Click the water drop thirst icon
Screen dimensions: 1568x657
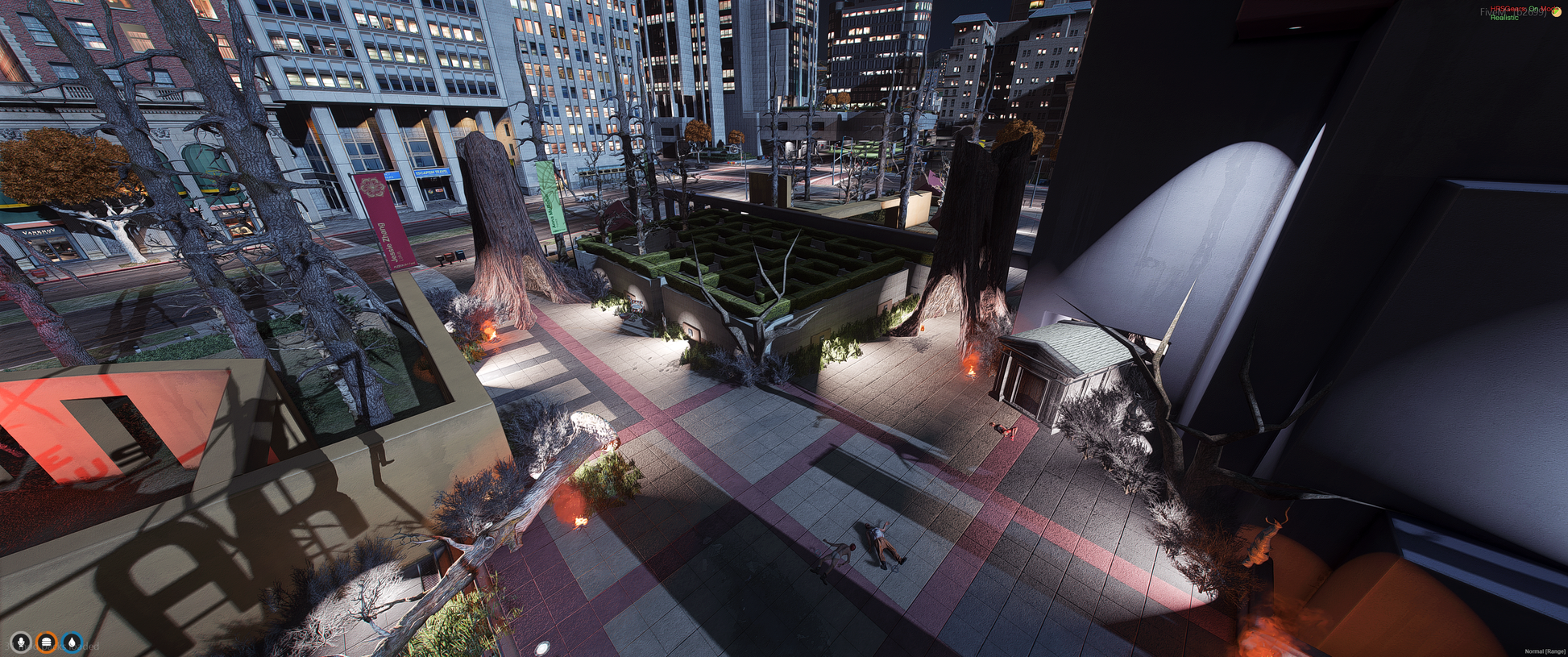(x=73, y=642)
